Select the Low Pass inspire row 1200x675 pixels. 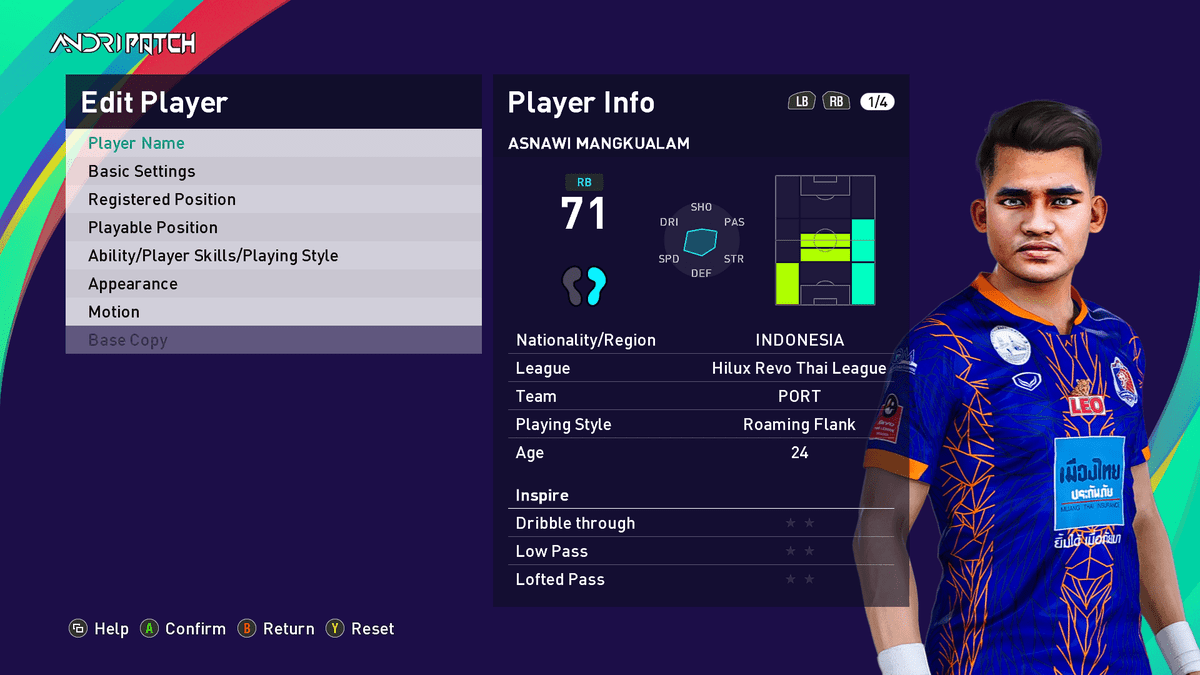pyautogui.click(x=700, y=551)
